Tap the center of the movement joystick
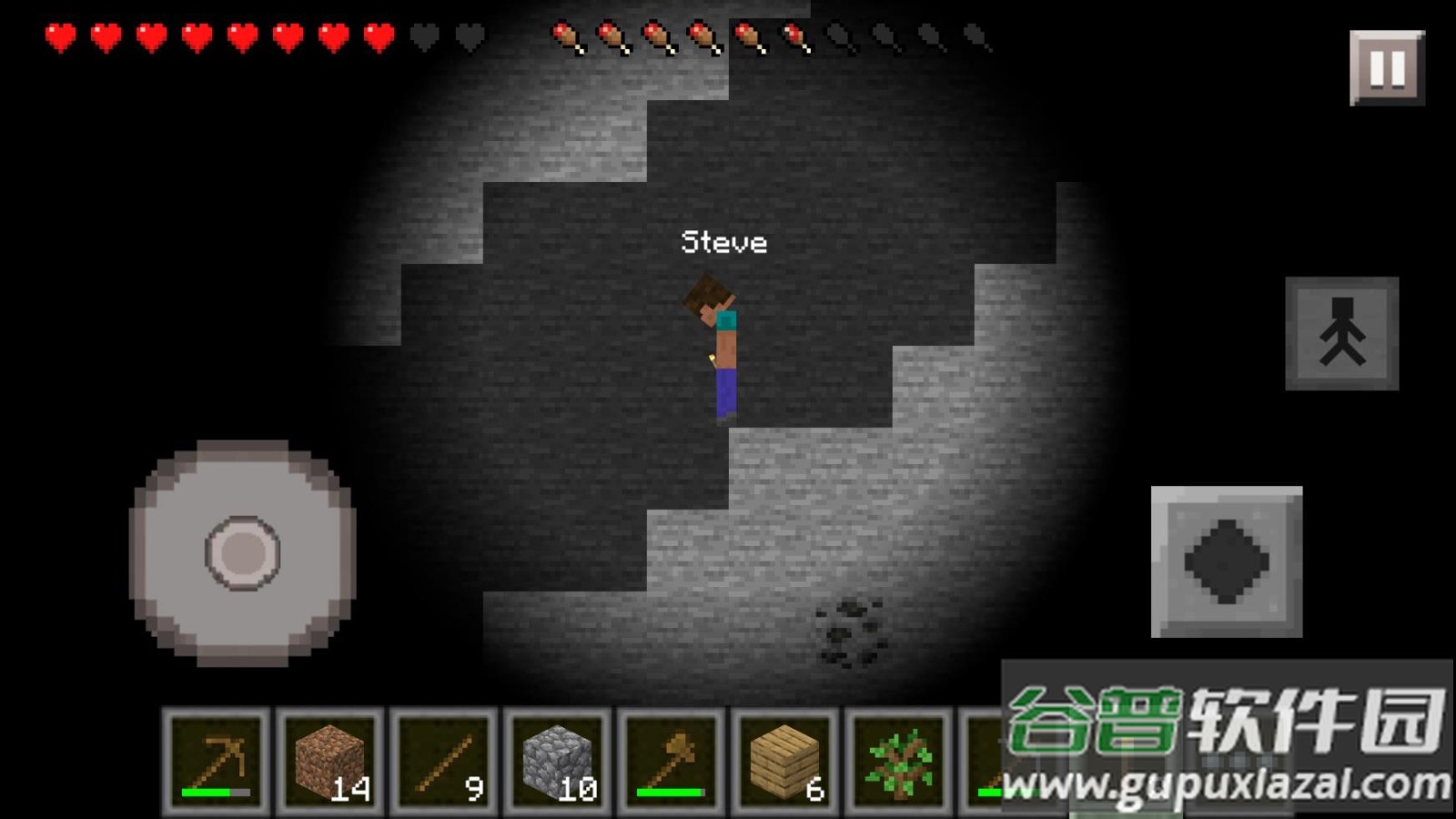 click(242, 552)
